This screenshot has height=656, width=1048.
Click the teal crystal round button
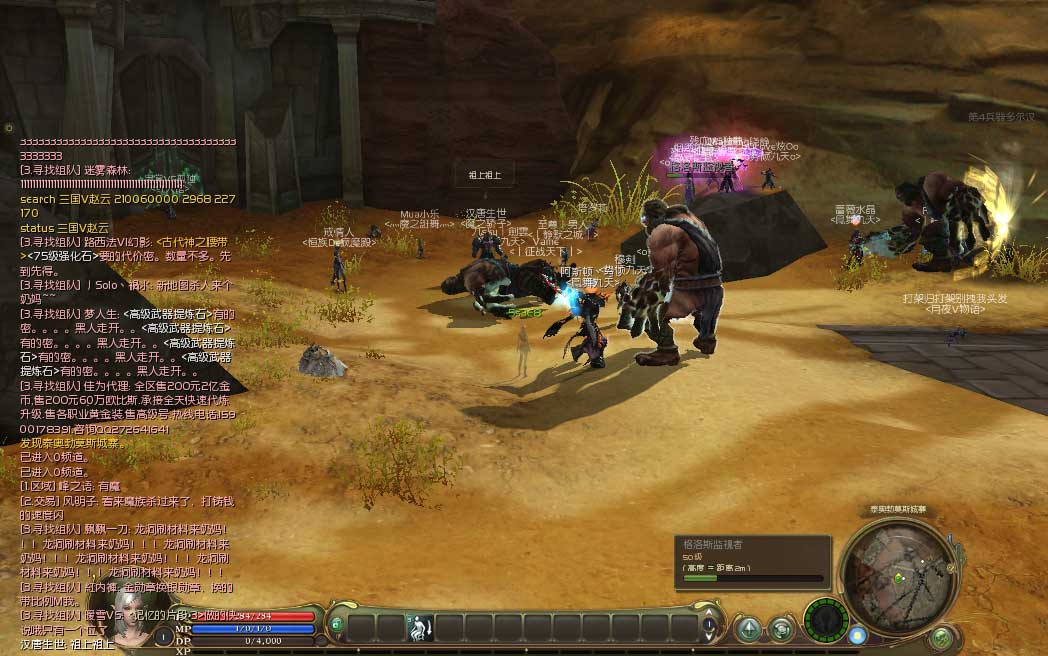tap(748, 629)
